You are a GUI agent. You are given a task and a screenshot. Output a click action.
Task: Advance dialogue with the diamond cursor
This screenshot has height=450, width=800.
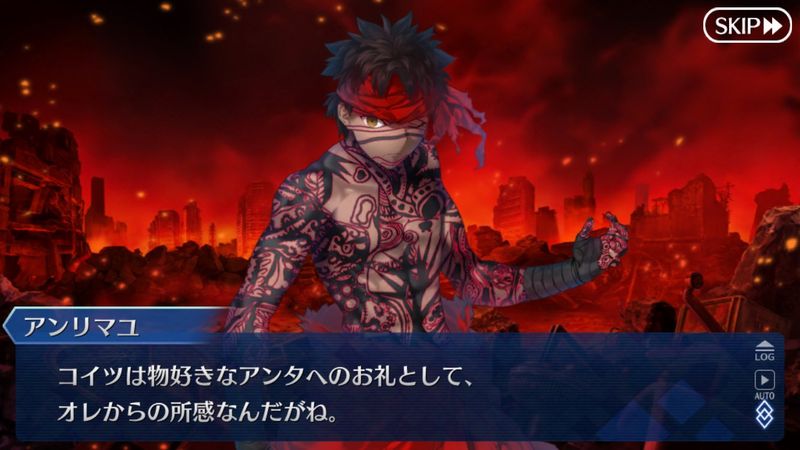764,415
